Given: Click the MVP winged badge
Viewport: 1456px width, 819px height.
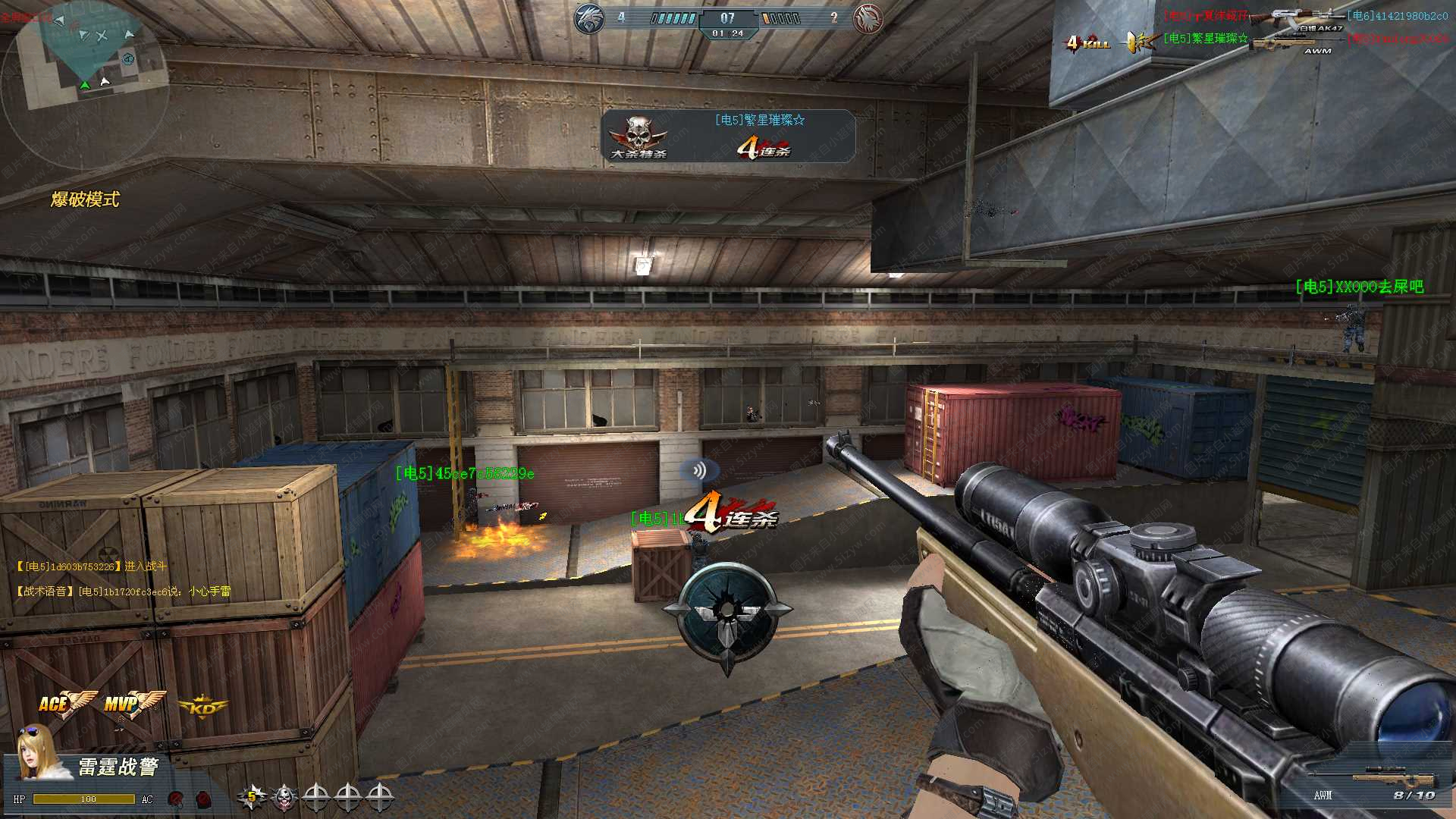Looking at the screenshot, I should 133,704.
